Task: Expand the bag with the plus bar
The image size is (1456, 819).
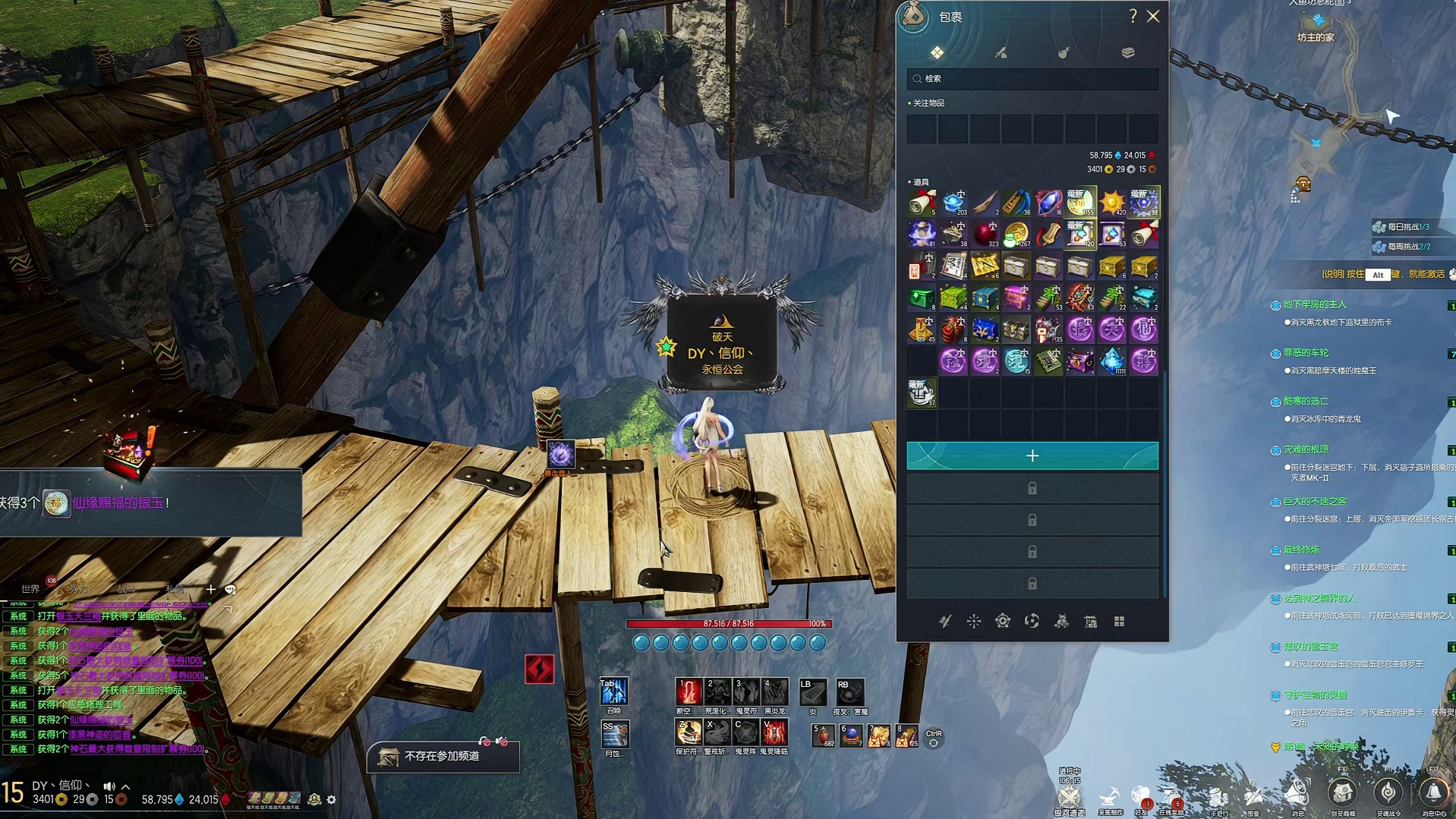Action: (x=1032, y=455)
